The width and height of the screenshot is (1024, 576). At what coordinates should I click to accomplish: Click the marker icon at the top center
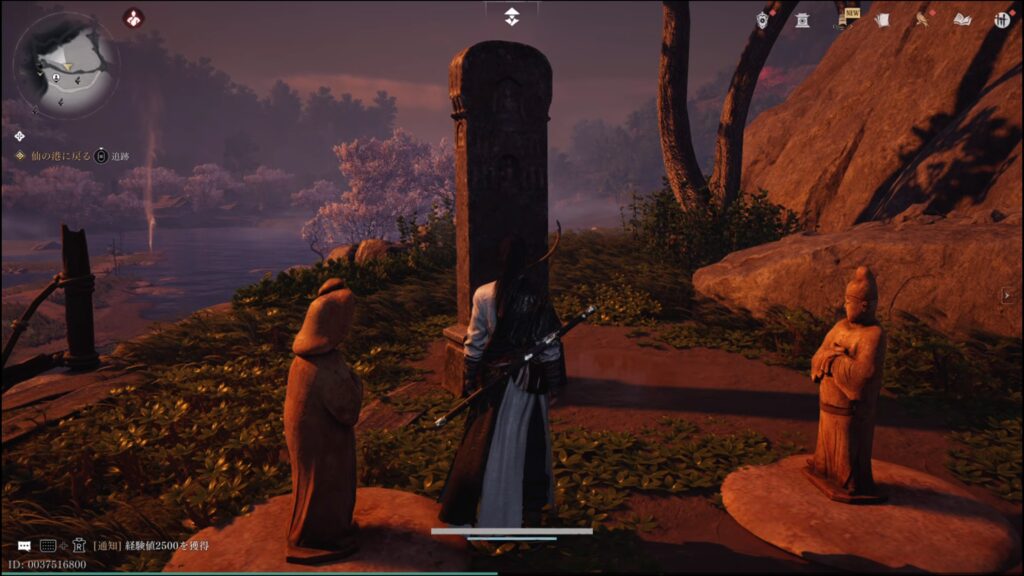point(511,17)
